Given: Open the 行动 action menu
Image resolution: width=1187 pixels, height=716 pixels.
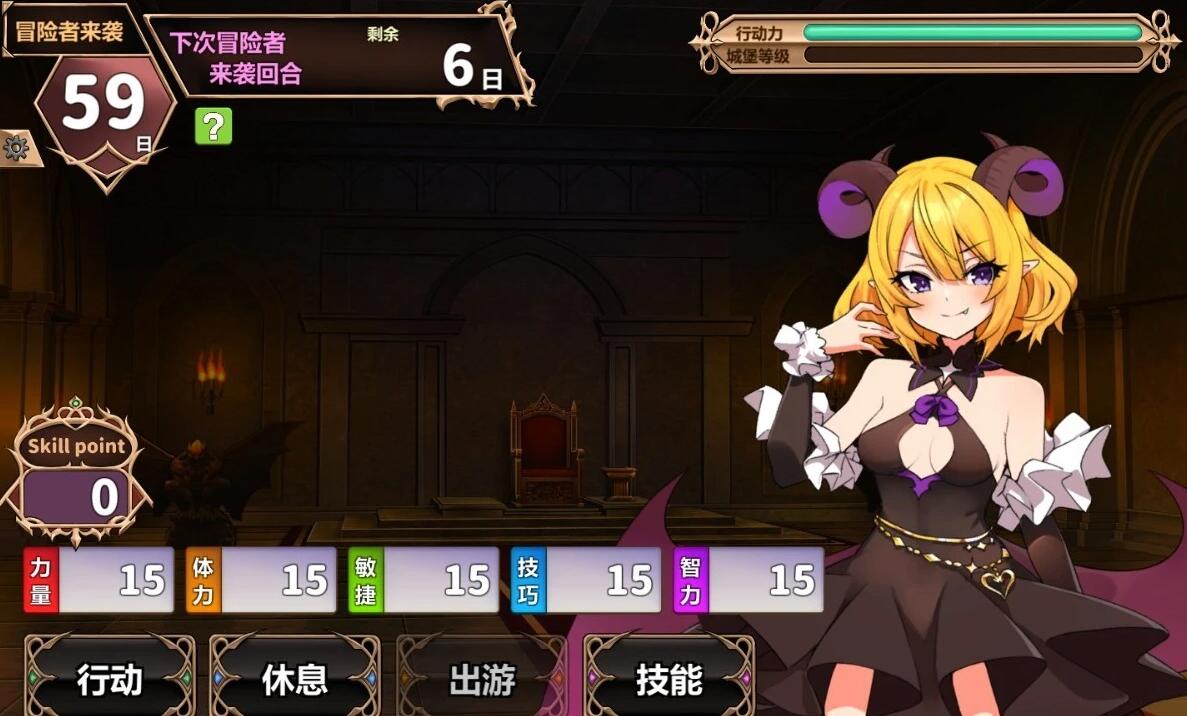Looking at the screenshot, I should 110,679.
